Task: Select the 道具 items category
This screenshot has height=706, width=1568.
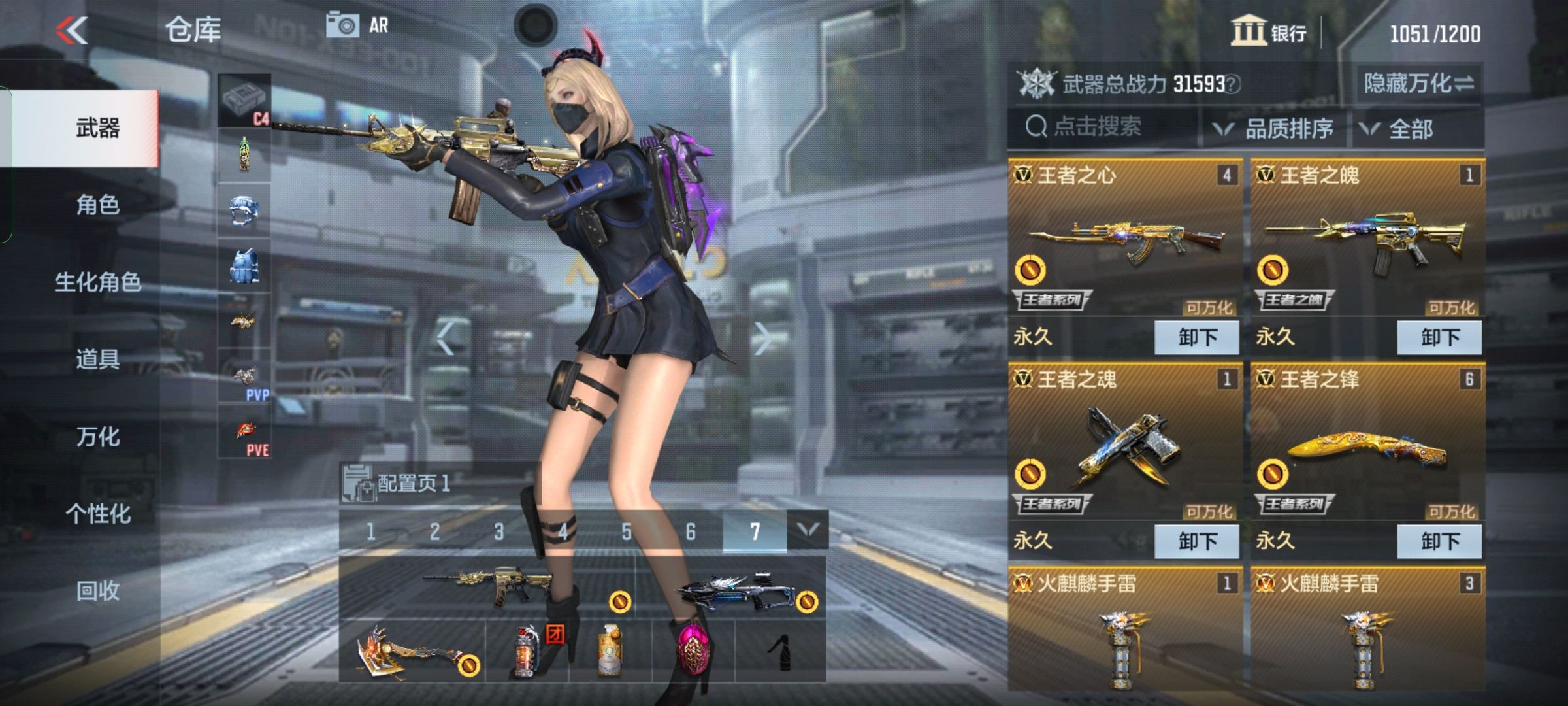Action: click(98, 360)
